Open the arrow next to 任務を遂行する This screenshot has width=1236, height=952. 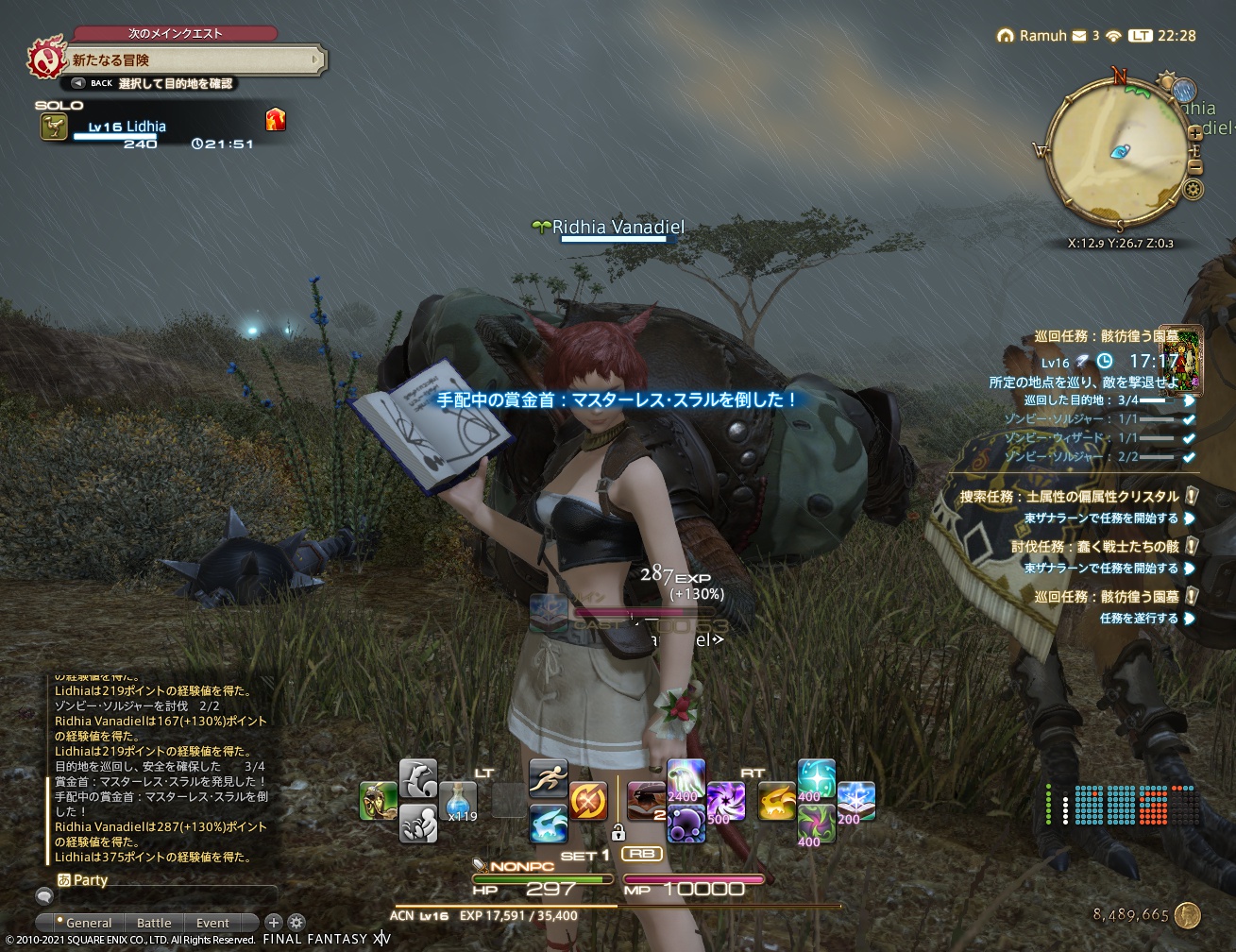[1188, 619]
